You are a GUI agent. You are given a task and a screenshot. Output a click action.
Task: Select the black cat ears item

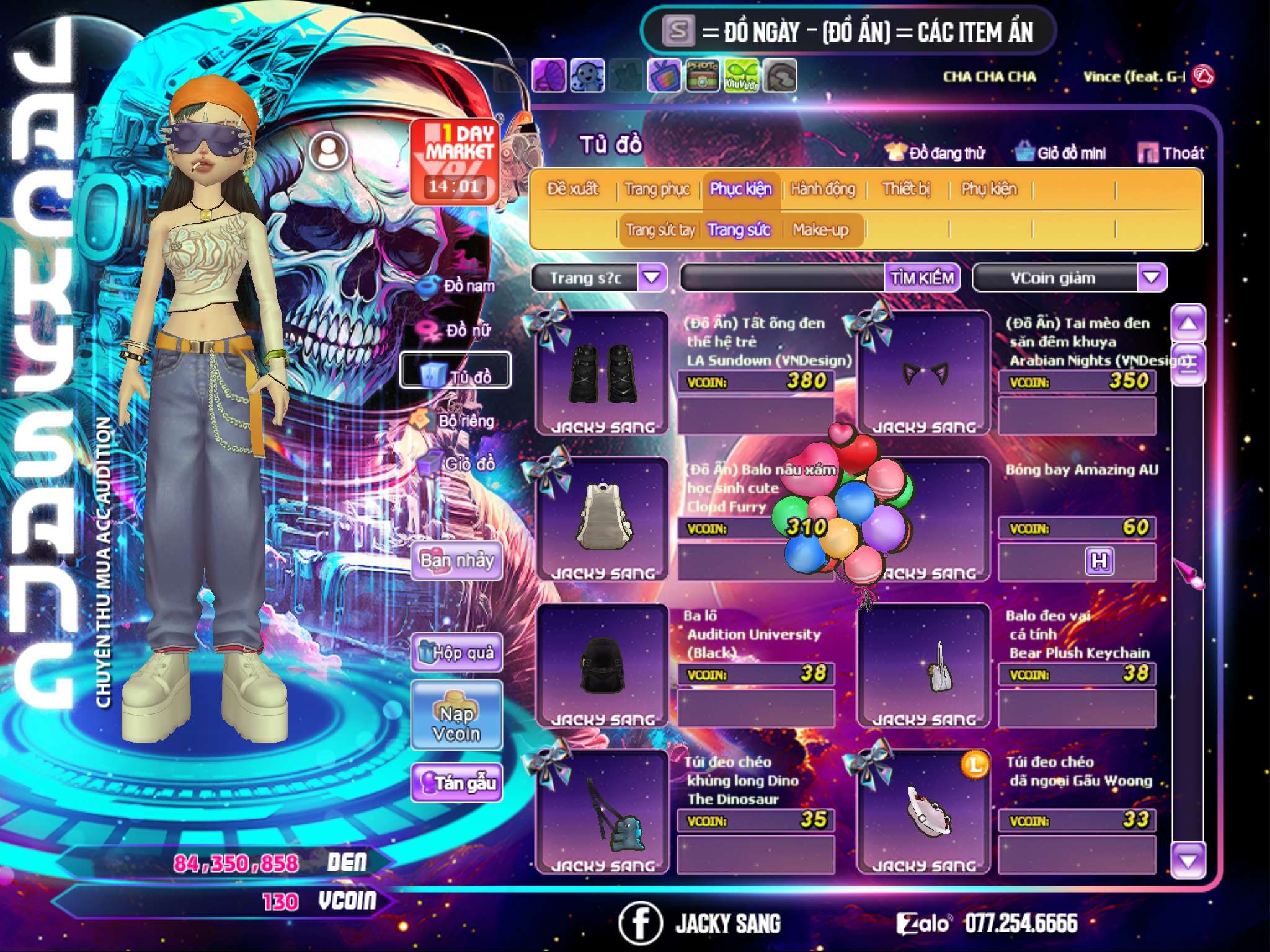click(923, 373)
